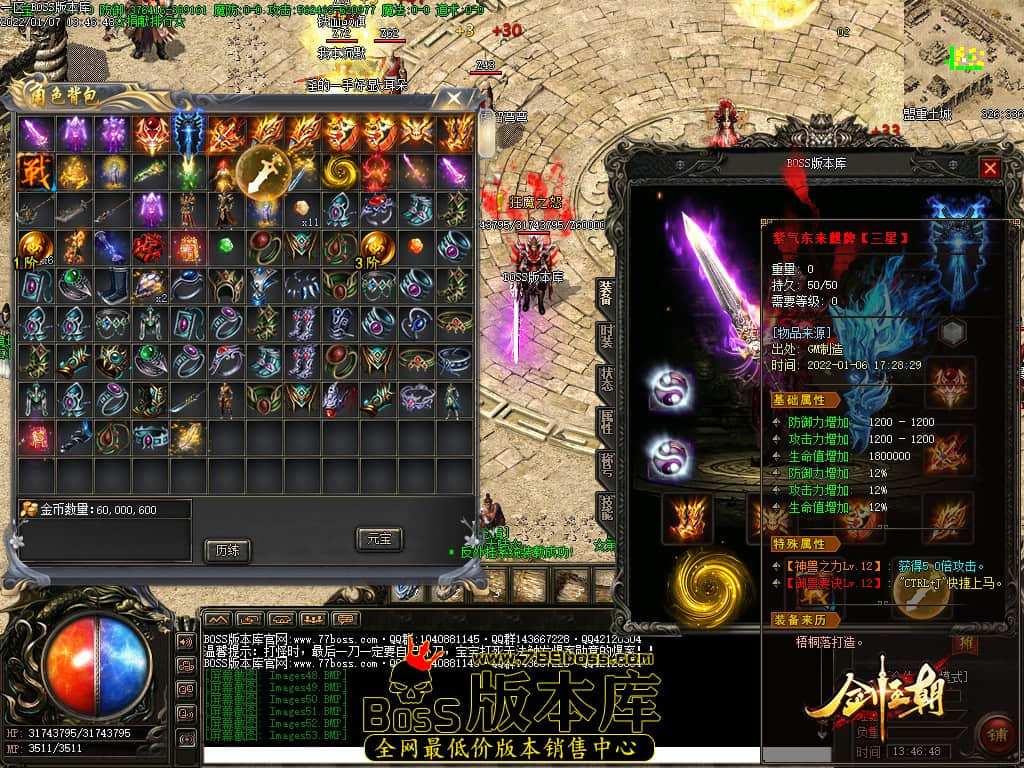Open the 技能 skills tab
This screenshot has height=768, width=1024.
tap(606, 508)
